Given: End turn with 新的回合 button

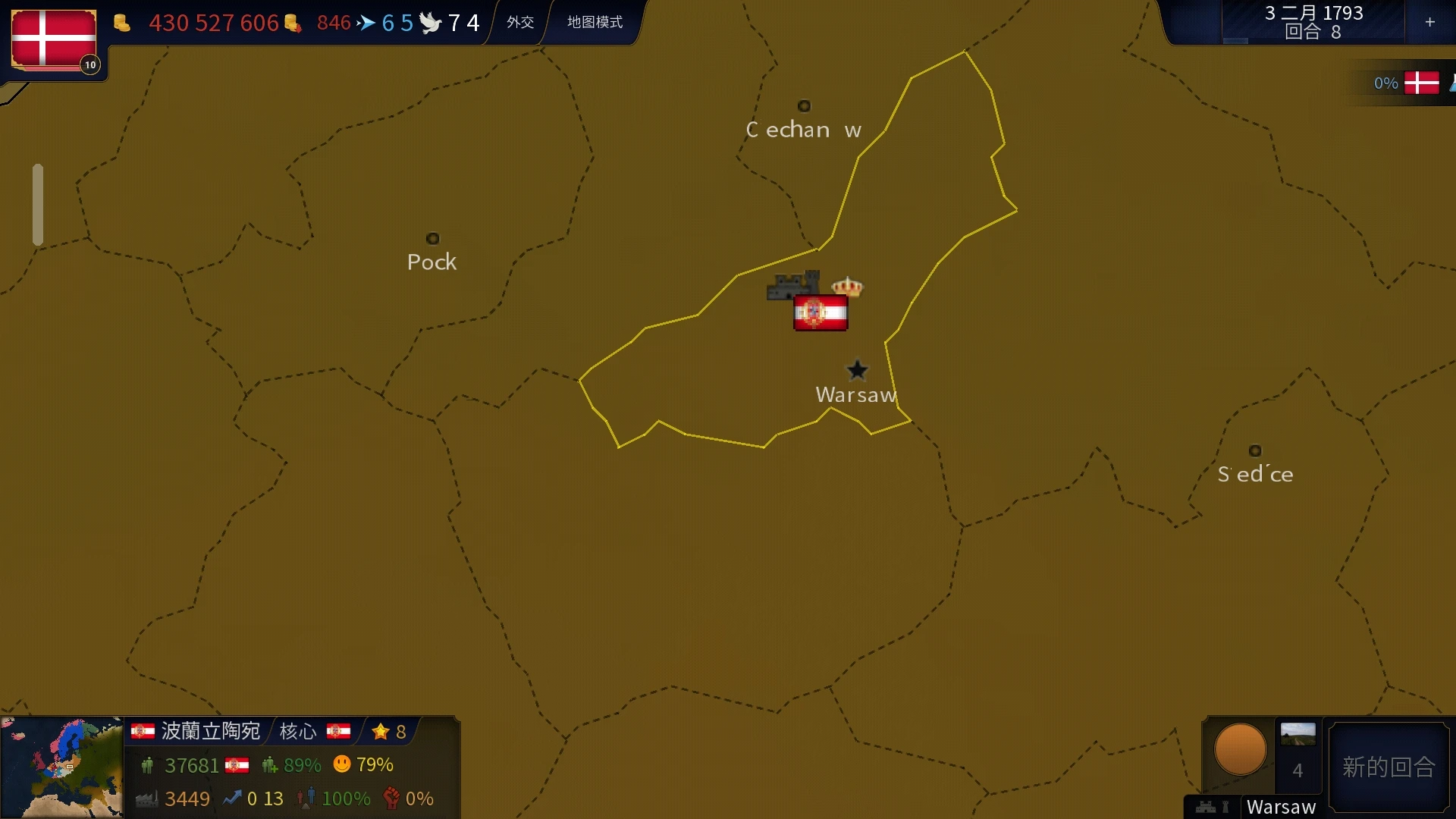Looking at the screenshot, I should [x=1389, y=767].
